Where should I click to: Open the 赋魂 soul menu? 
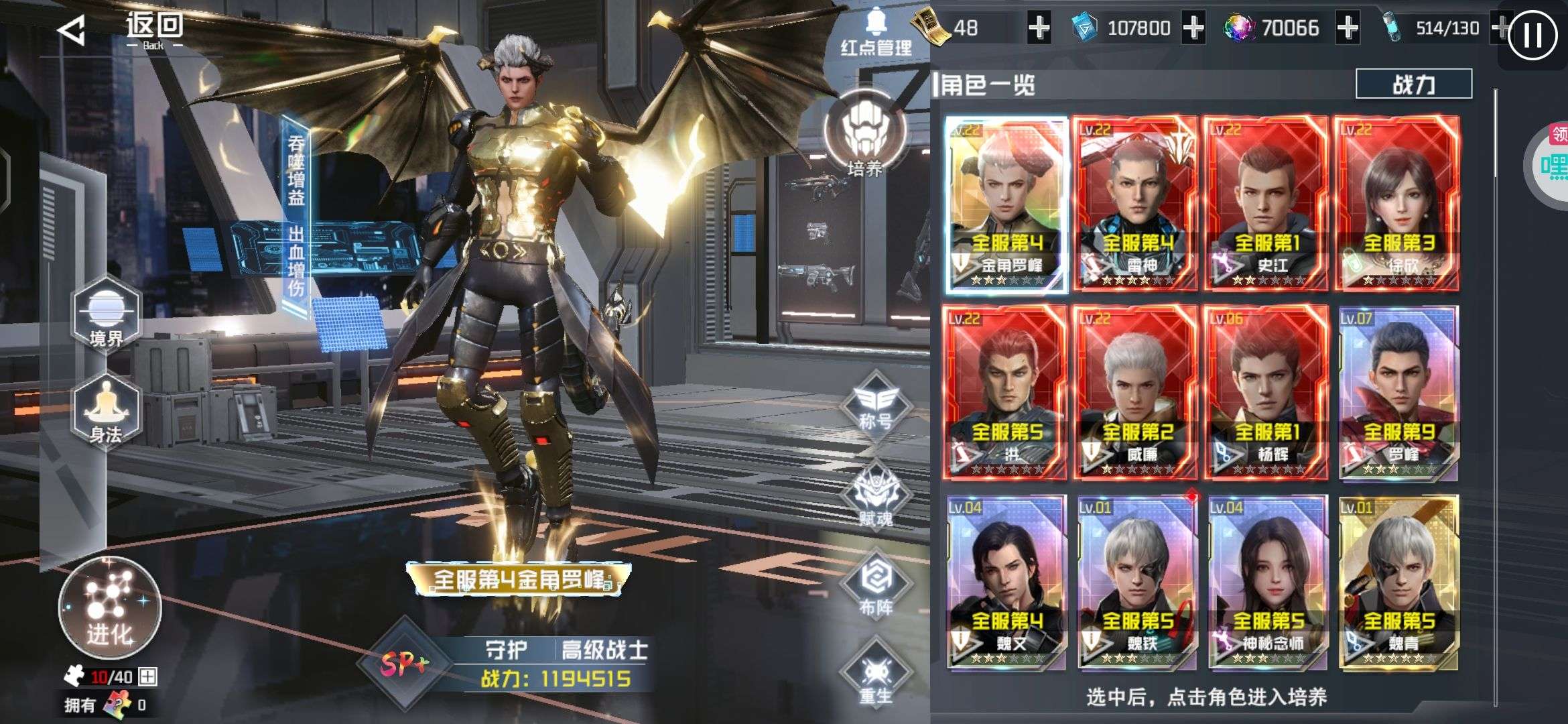[x=876, y=497]
